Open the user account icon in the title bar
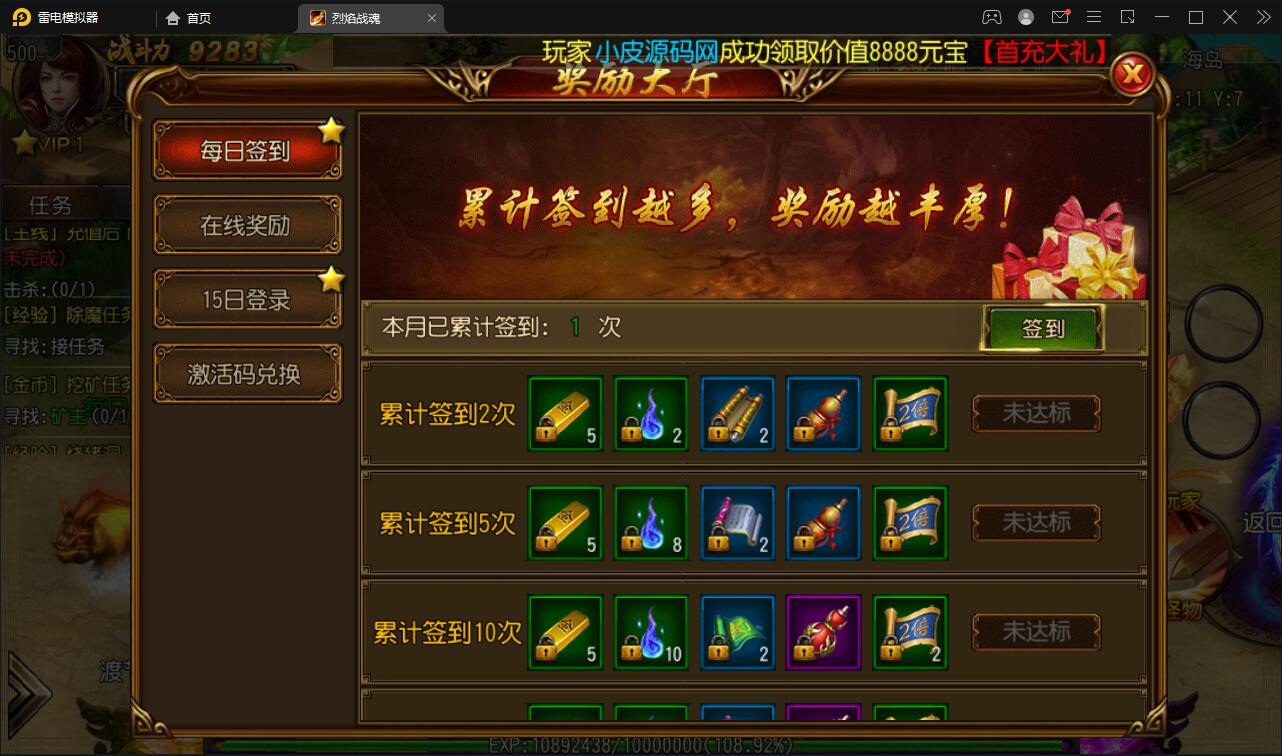The height and width of the screenshot is (756, 1282). click(1025, 17)
